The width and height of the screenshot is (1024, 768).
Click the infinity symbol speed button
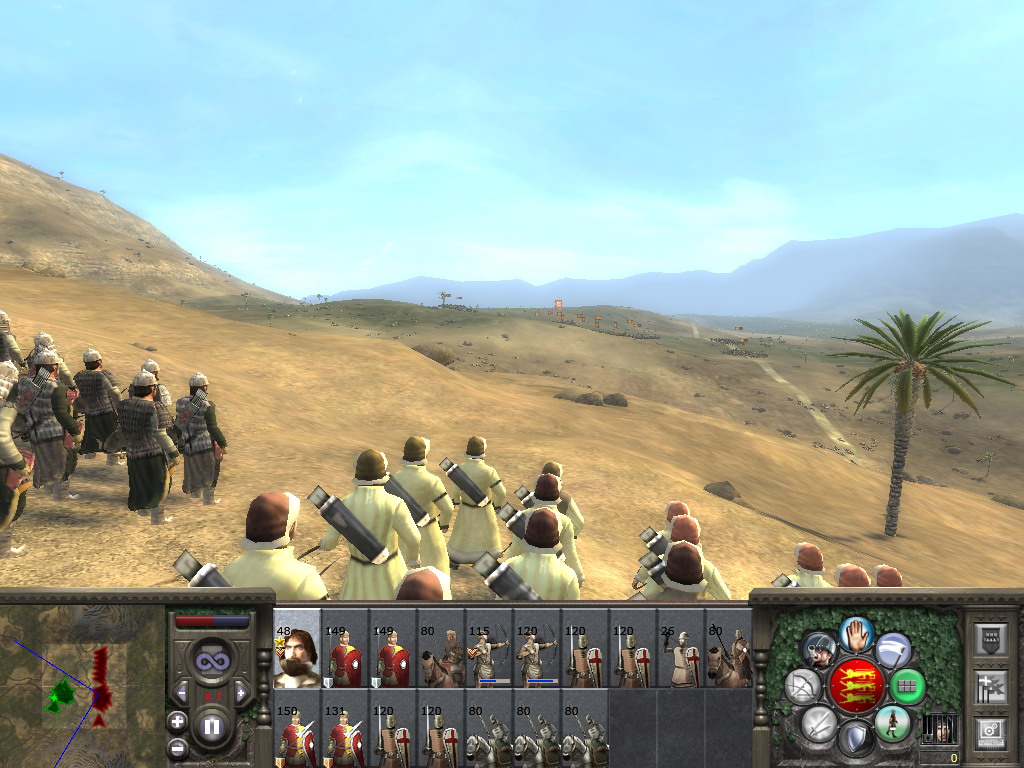pos(211,661)
